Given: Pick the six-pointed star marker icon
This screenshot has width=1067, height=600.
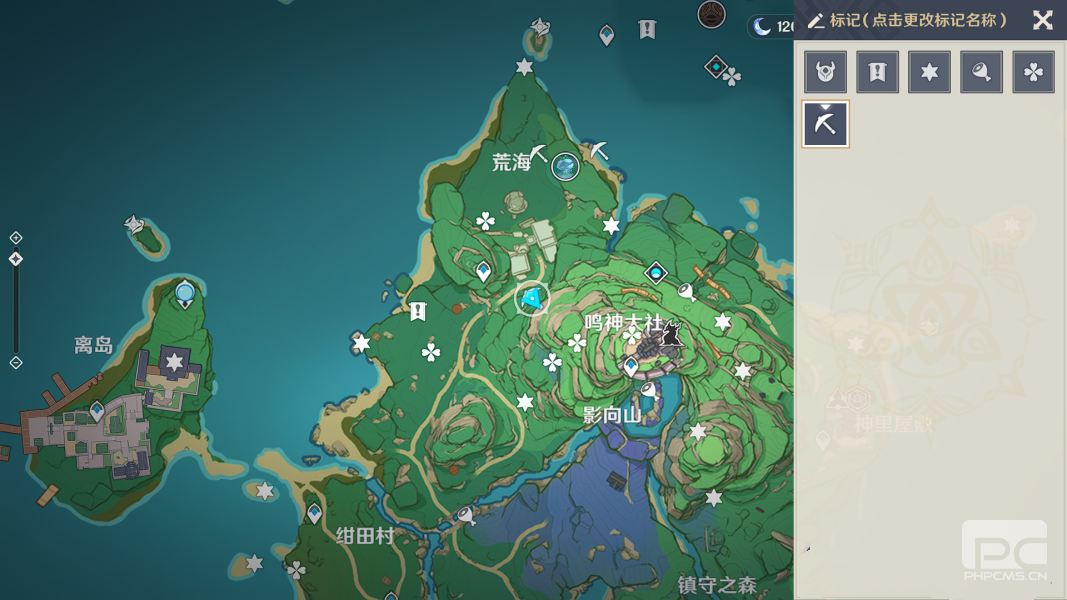Looking at the screenshot, I should [929, 72].
